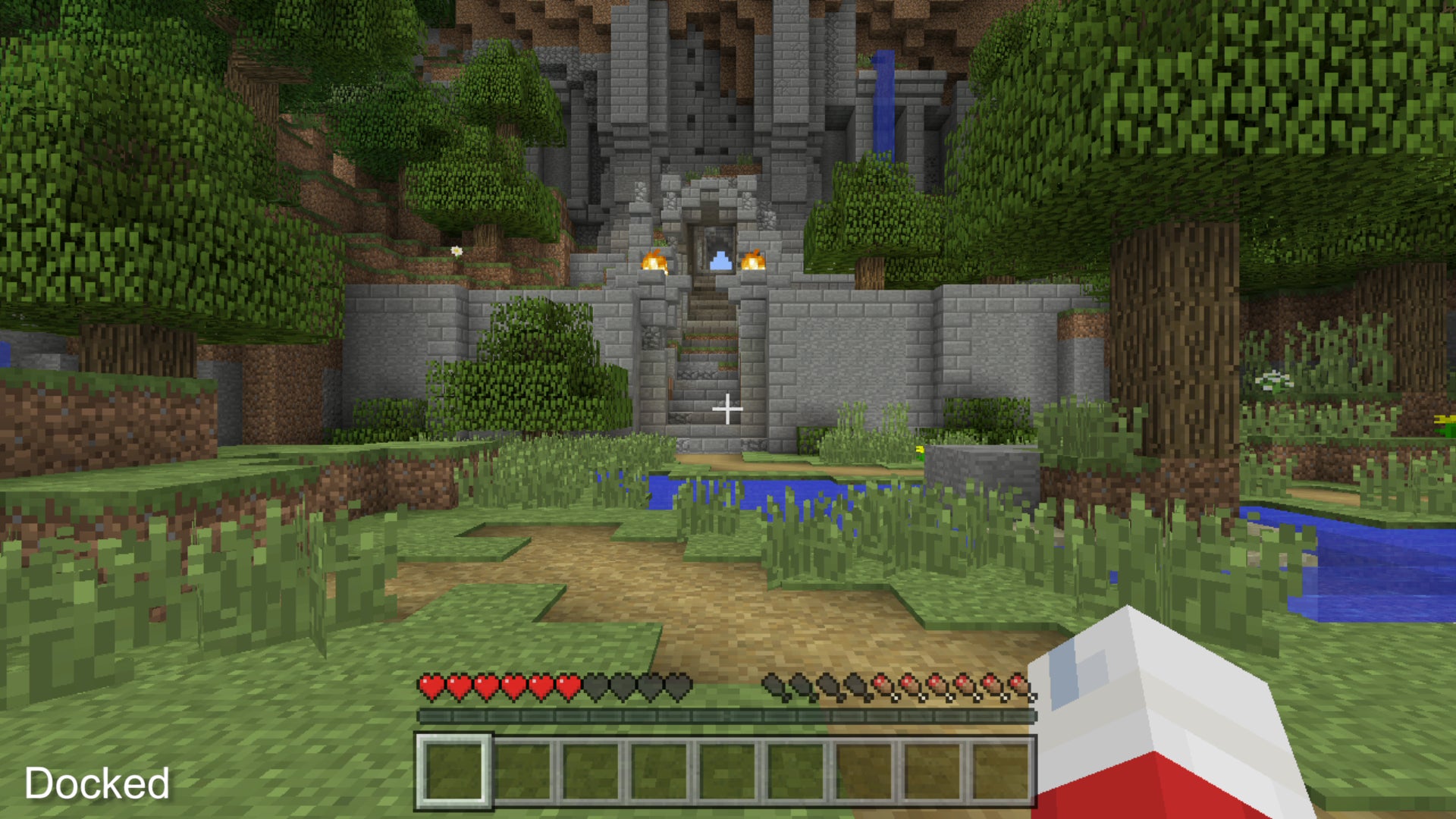Screen dimensions: 1456x819
Task: Click the fifth red heart icon
Action: (x=540, y=686)
